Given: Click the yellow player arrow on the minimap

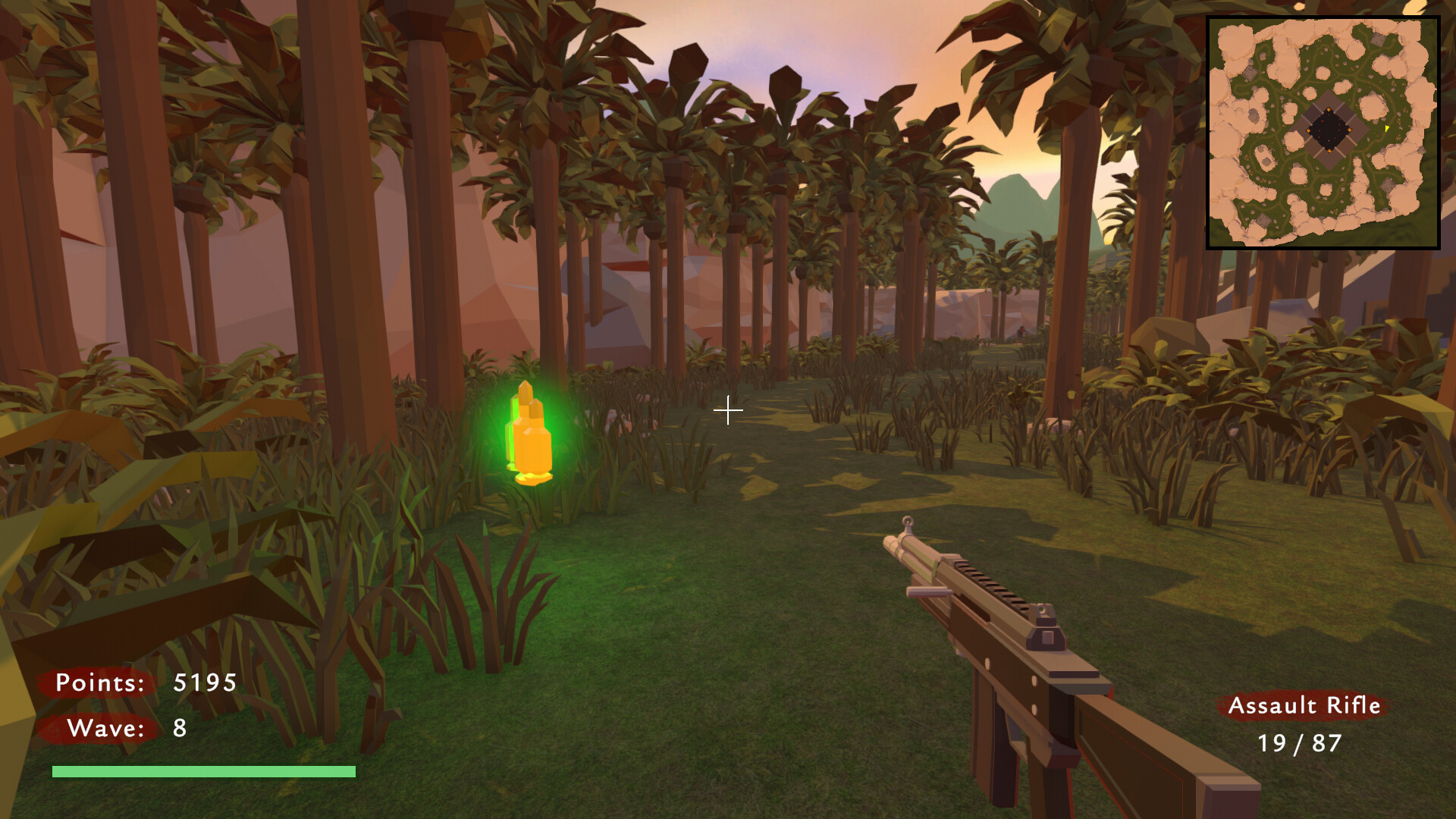Looking at the screenshot, I should 1386,128.
